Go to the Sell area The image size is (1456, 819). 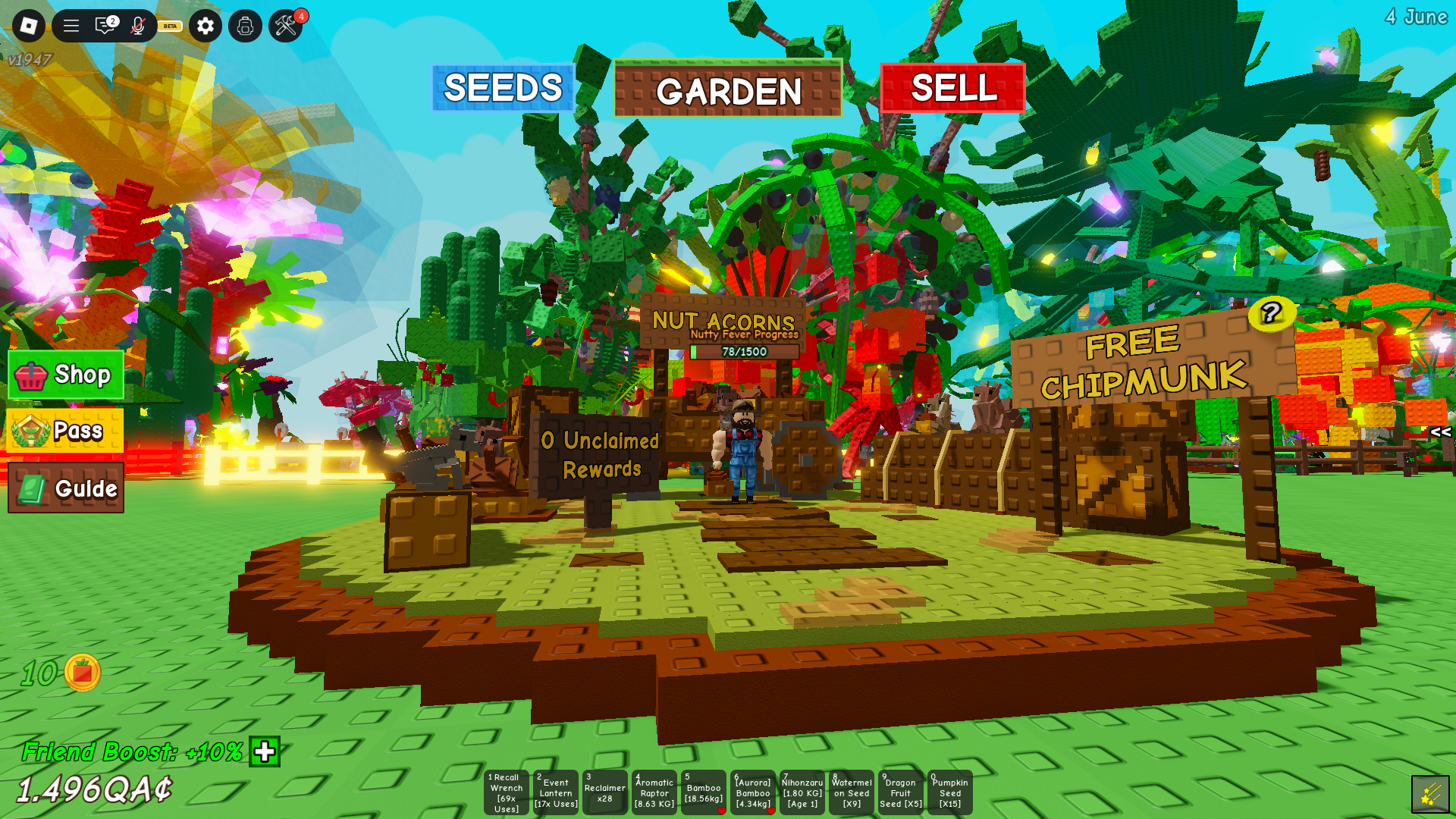[953, 88]
